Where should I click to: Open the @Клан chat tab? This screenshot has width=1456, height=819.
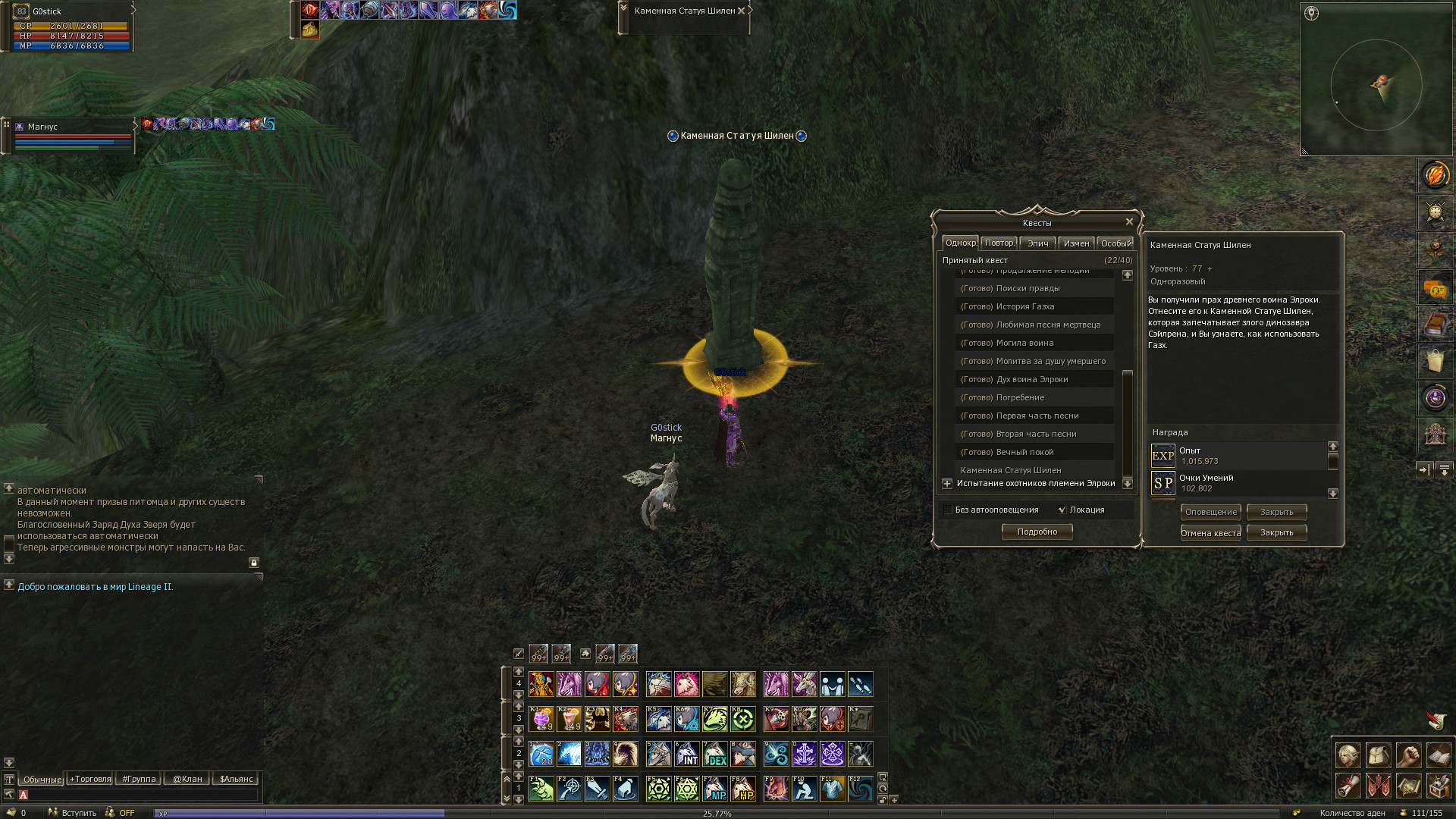pyautogui.click(x=187, y=780)
